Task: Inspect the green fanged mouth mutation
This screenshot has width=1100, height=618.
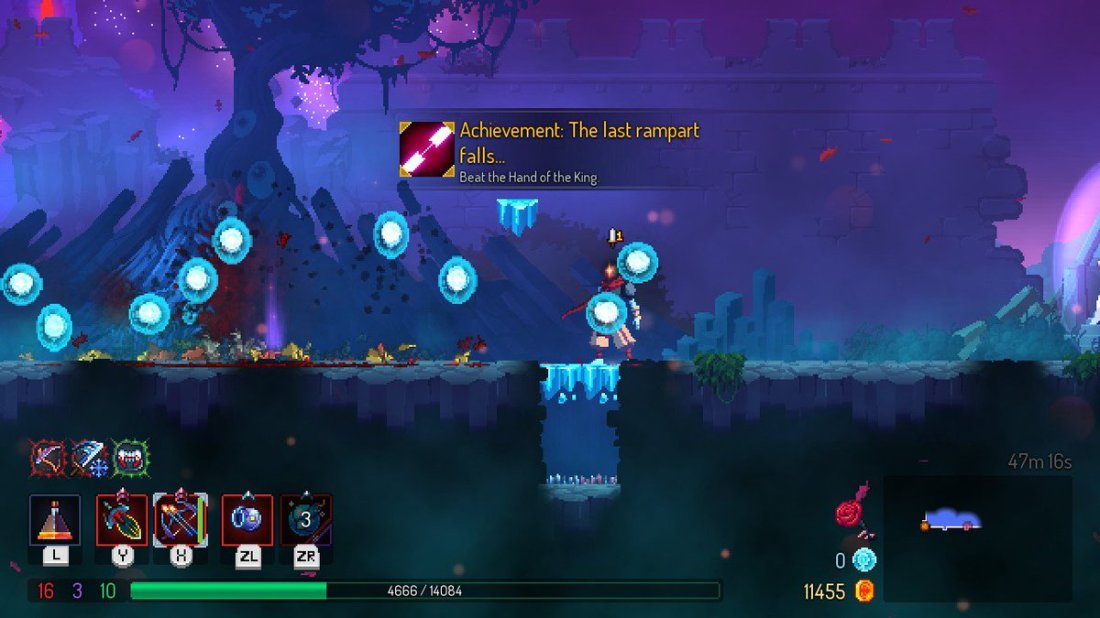Action: click(x=130, y=458)
